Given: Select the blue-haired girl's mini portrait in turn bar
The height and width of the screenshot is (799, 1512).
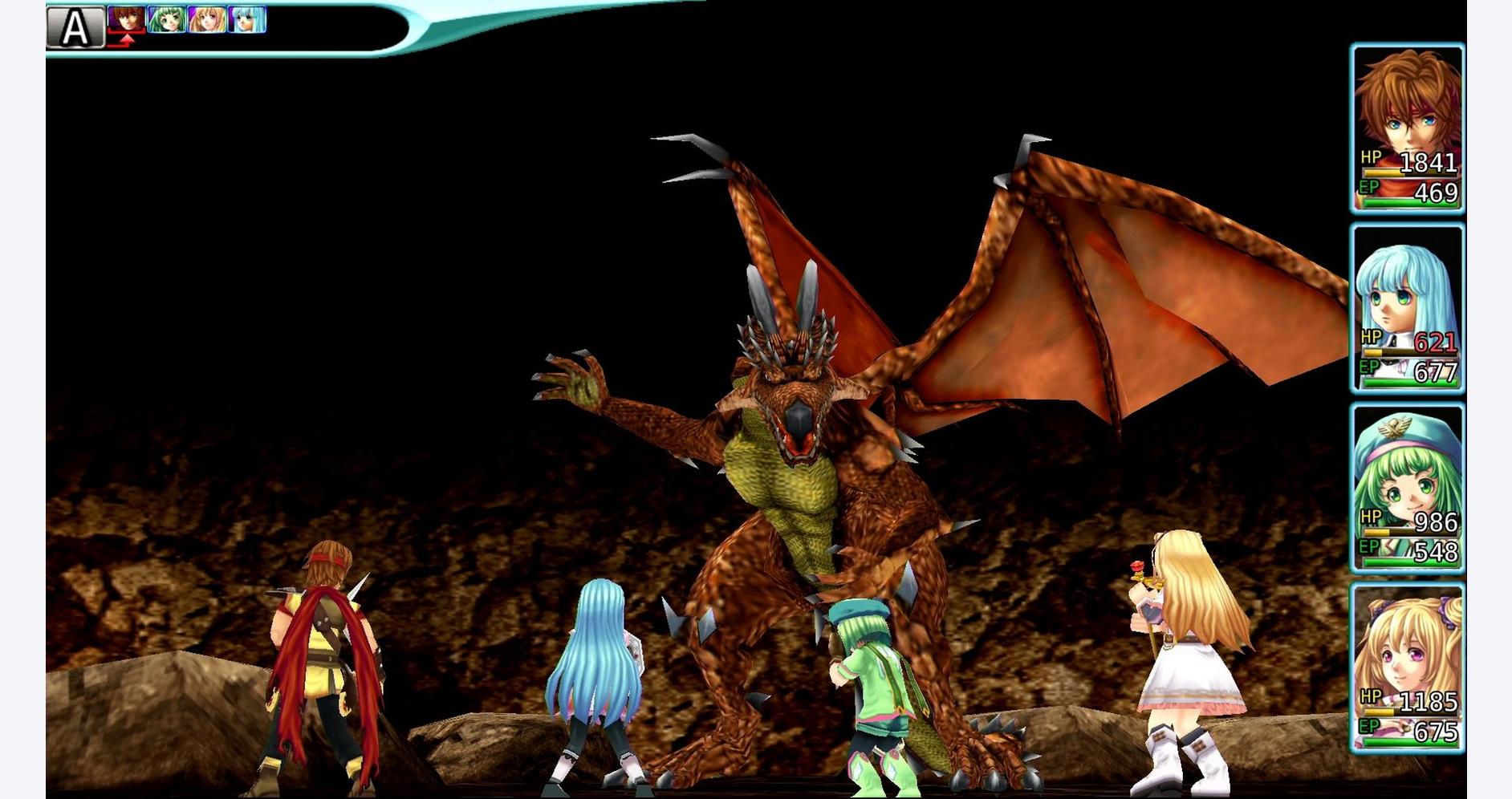Looking at the screenshot, I should point(247,20).
